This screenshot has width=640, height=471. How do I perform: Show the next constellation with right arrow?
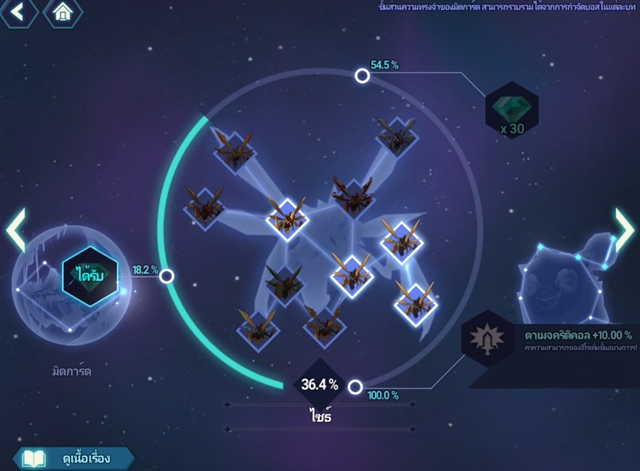(x=624, y=231)
